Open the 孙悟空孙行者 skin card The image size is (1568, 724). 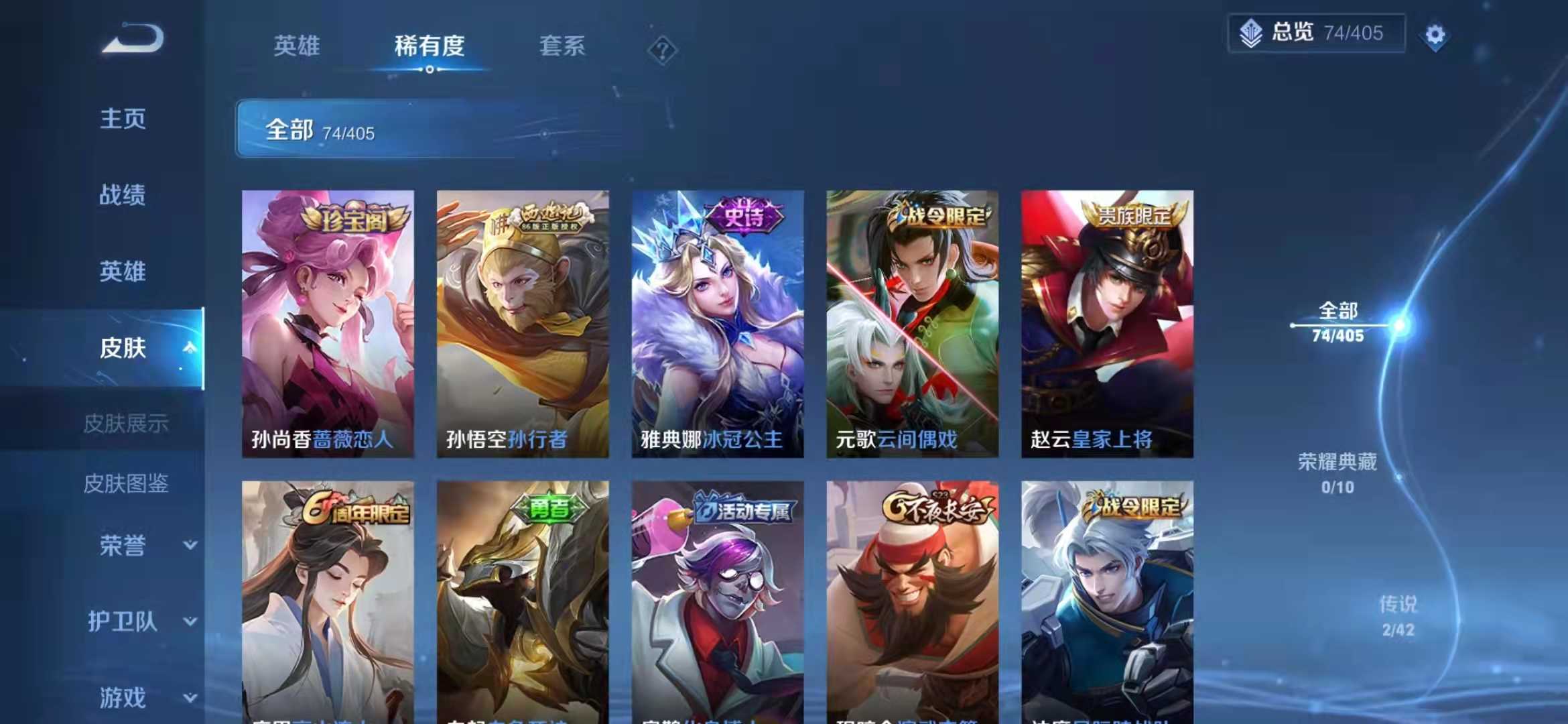pos(523,322)
